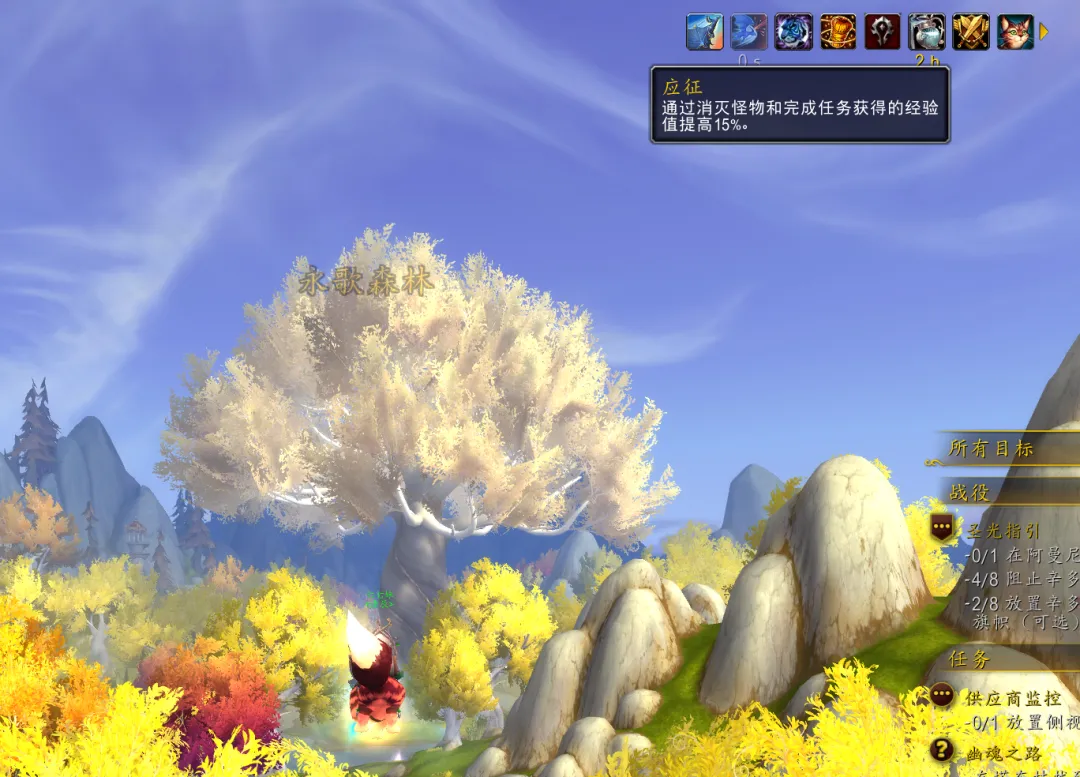The width and height of the screenshot is (1080, 777).
Task: Click the orange cat buff icon
Action: (1015, 32)
